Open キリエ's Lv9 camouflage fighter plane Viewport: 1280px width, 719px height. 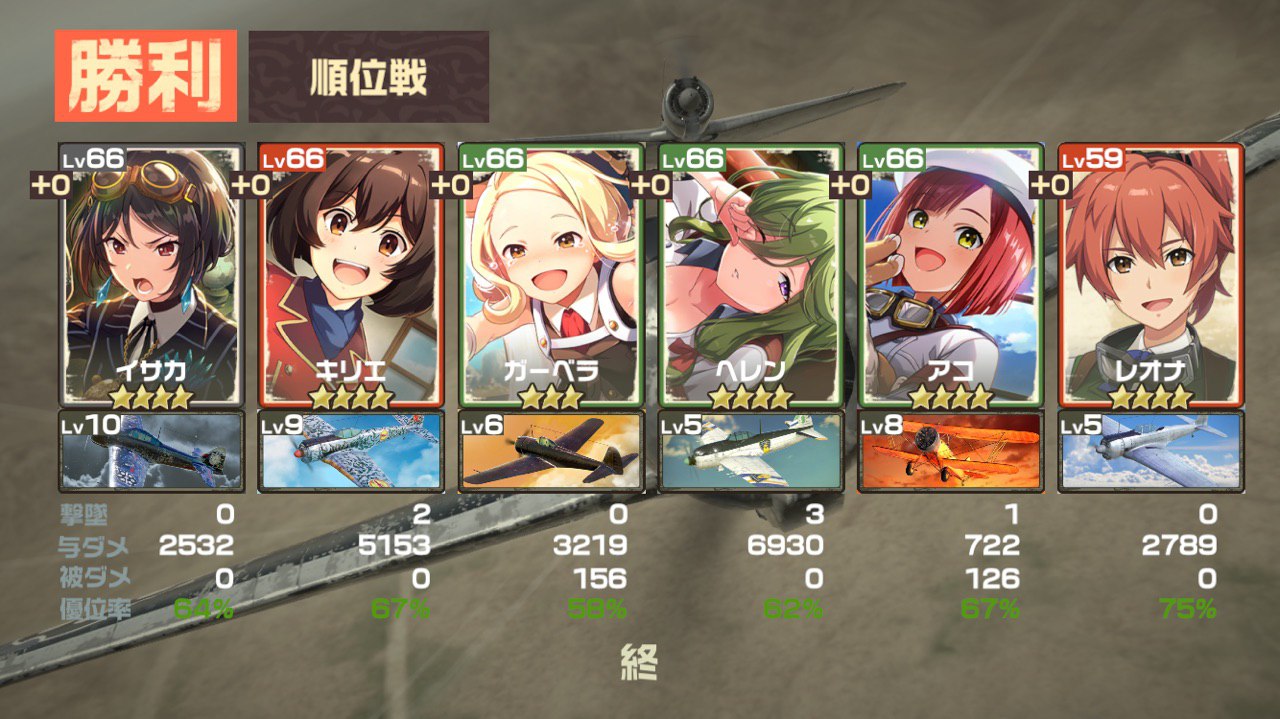click(x=351, y=451)
